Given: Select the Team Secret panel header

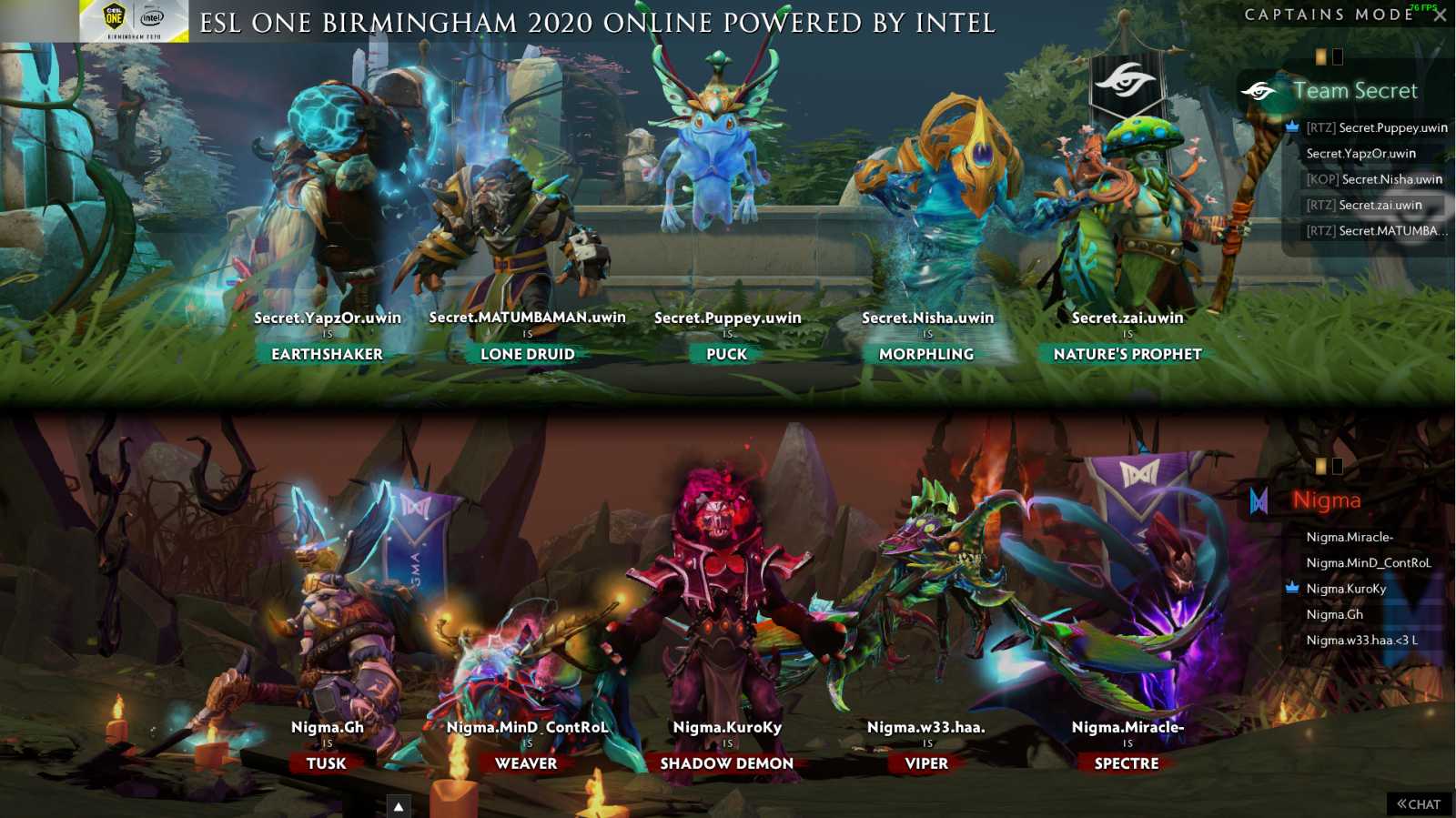Looking at the screenshot, I should (x=1356, y=90).
